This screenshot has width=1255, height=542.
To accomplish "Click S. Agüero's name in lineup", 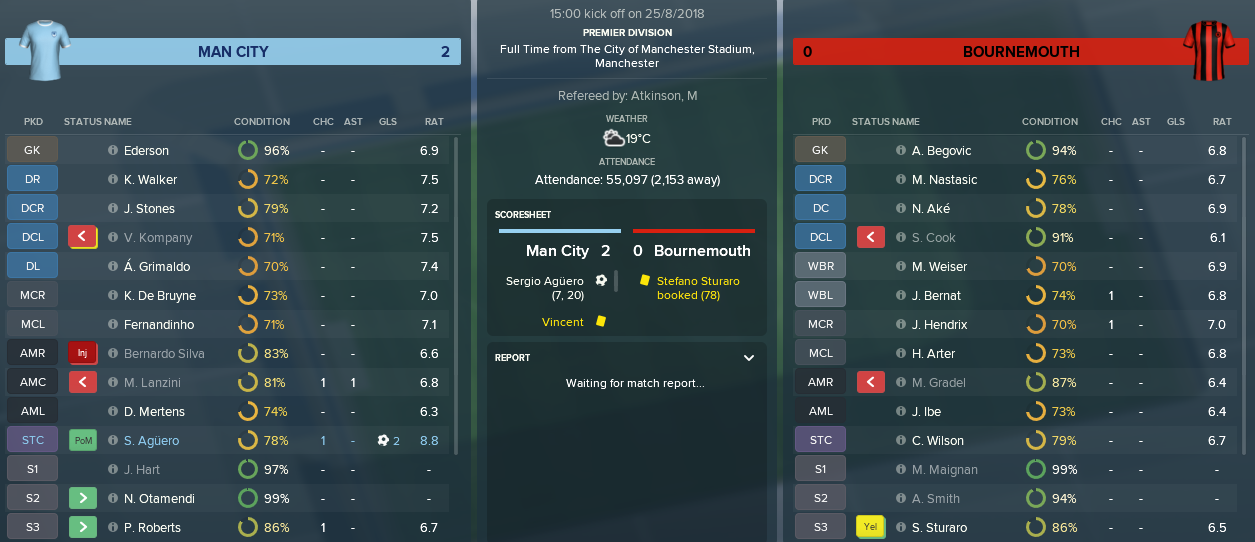I will [x=151, y=441].
